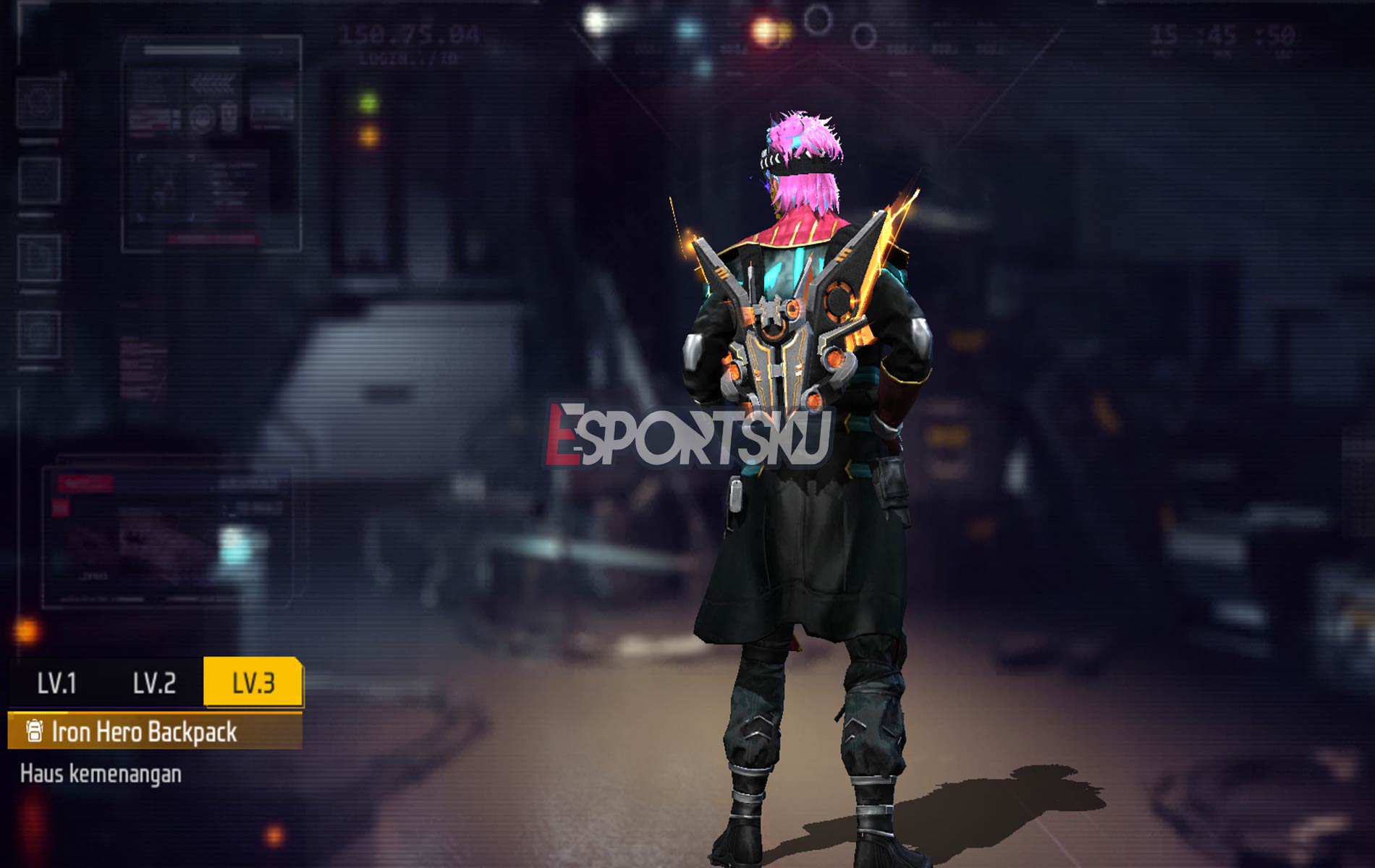Click the document-style icon in the left sidebar
The image size is (1375, 868).
38,255
